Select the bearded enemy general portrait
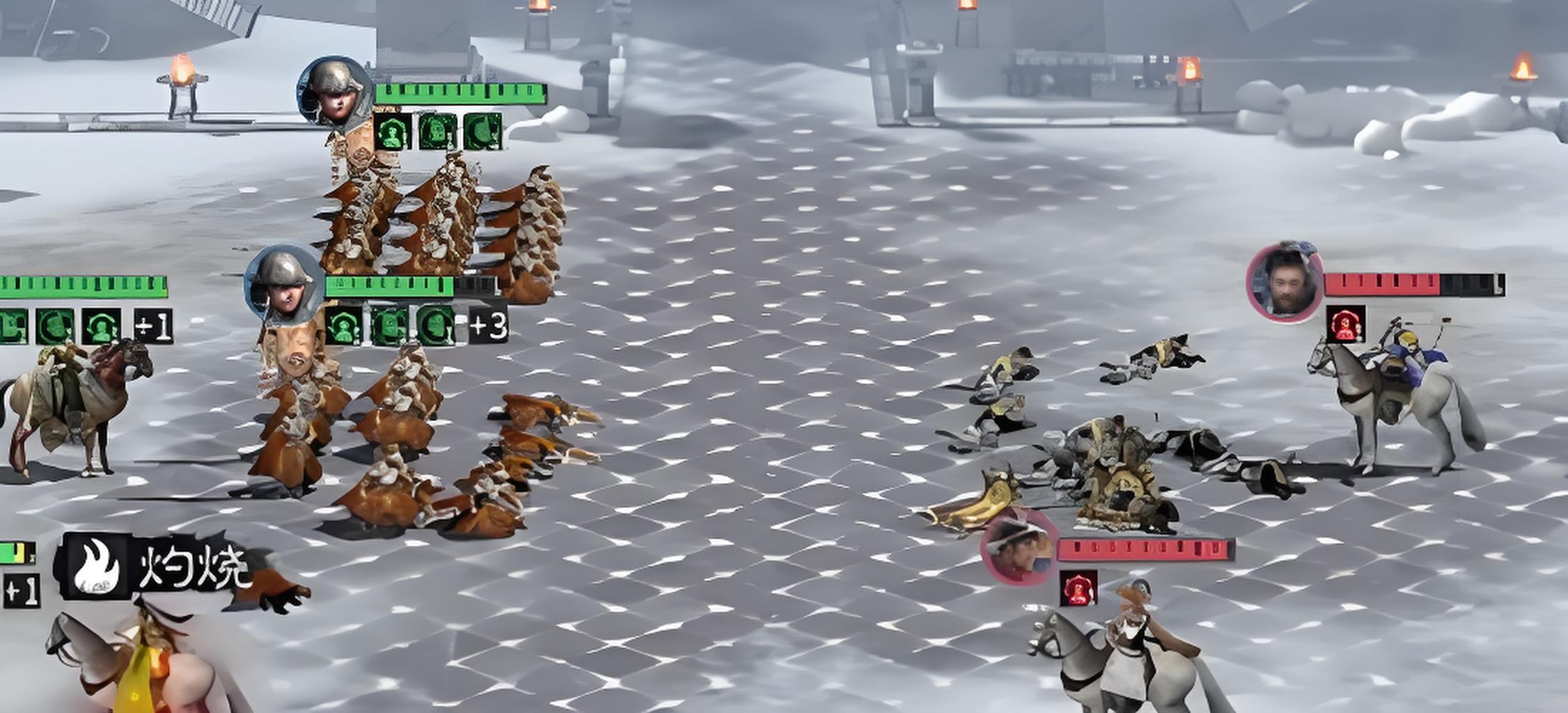This screenshot has width=1568, height=713. click(1285, 281)
